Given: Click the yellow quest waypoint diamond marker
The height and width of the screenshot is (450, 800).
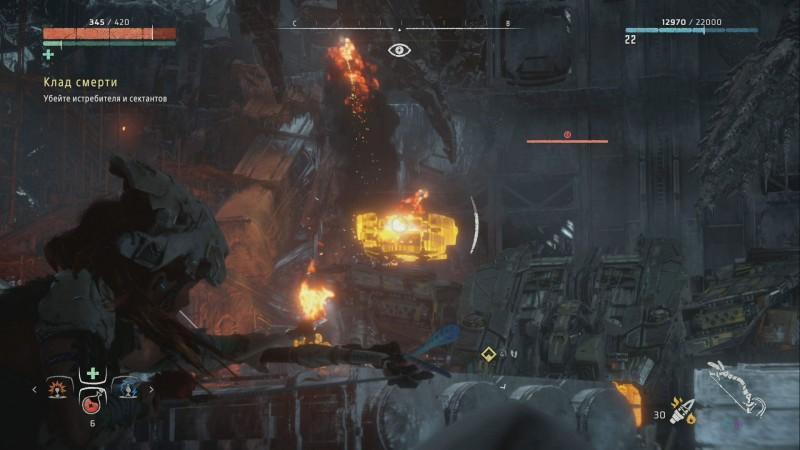Looking at the screenshot, I should [x=488, y=353].
